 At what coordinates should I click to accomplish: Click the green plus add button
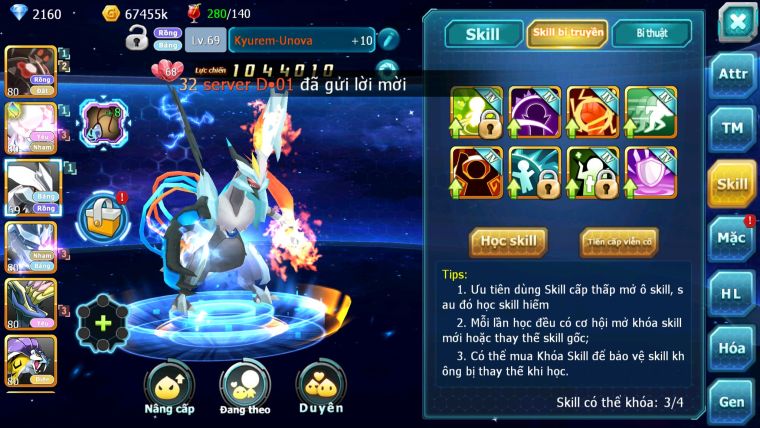coord(102,323)
